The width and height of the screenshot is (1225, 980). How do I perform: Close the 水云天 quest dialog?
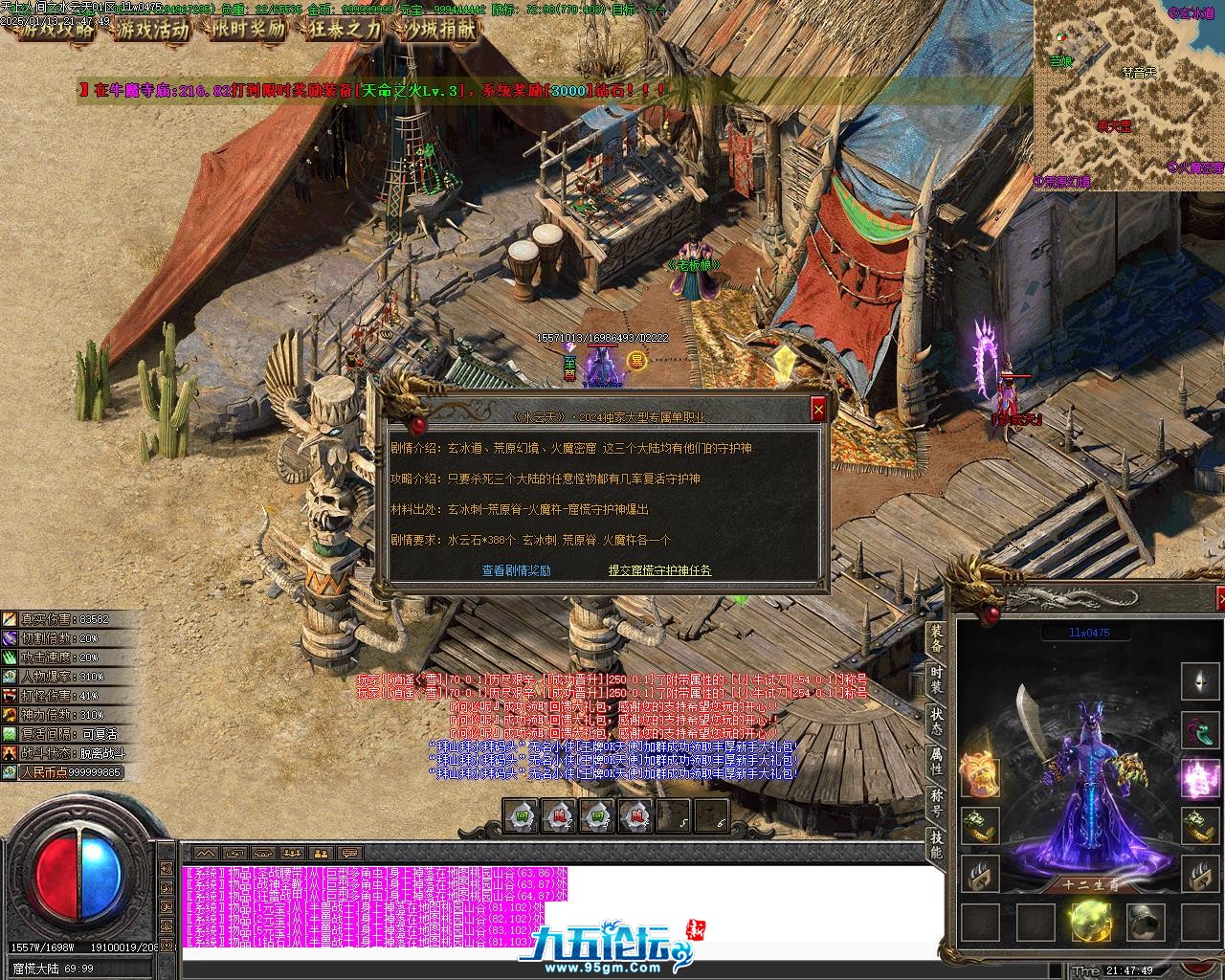tap(817, 410)
